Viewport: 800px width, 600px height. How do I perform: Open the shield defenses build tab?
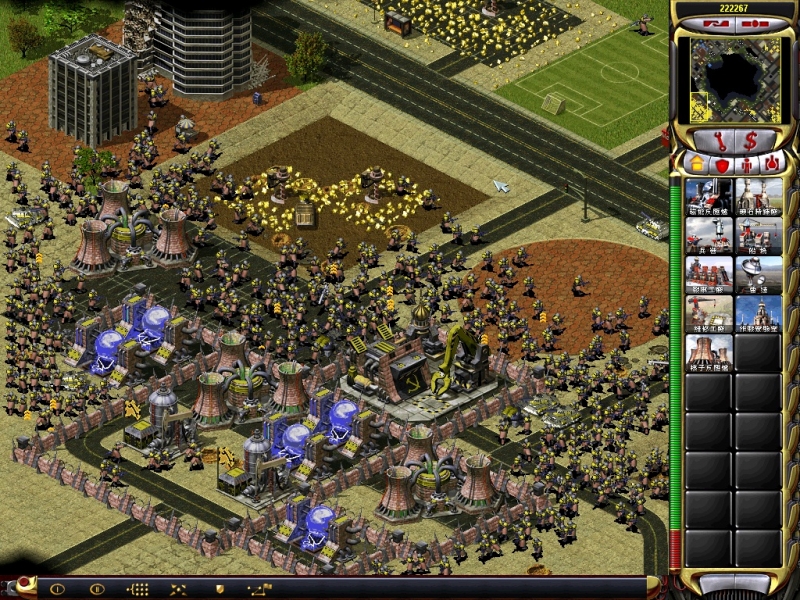(720, 162)
